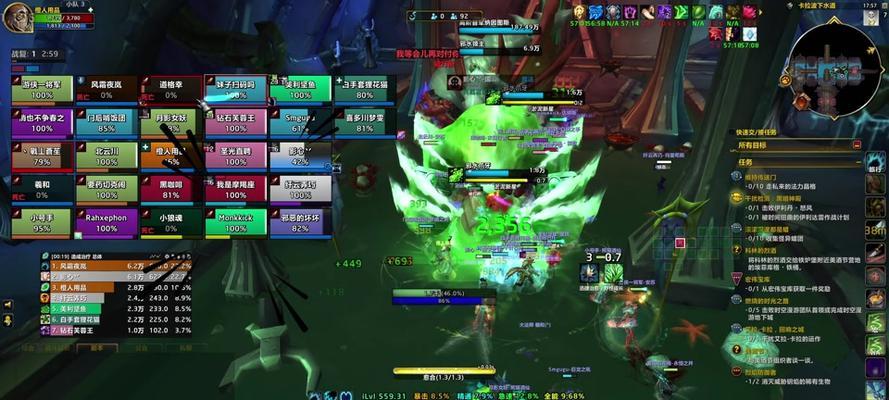Image resolution: width=889 pixels, height=400 pixels.
Task: Target 北云川 in the raid frames
Action: coord(106,156)
